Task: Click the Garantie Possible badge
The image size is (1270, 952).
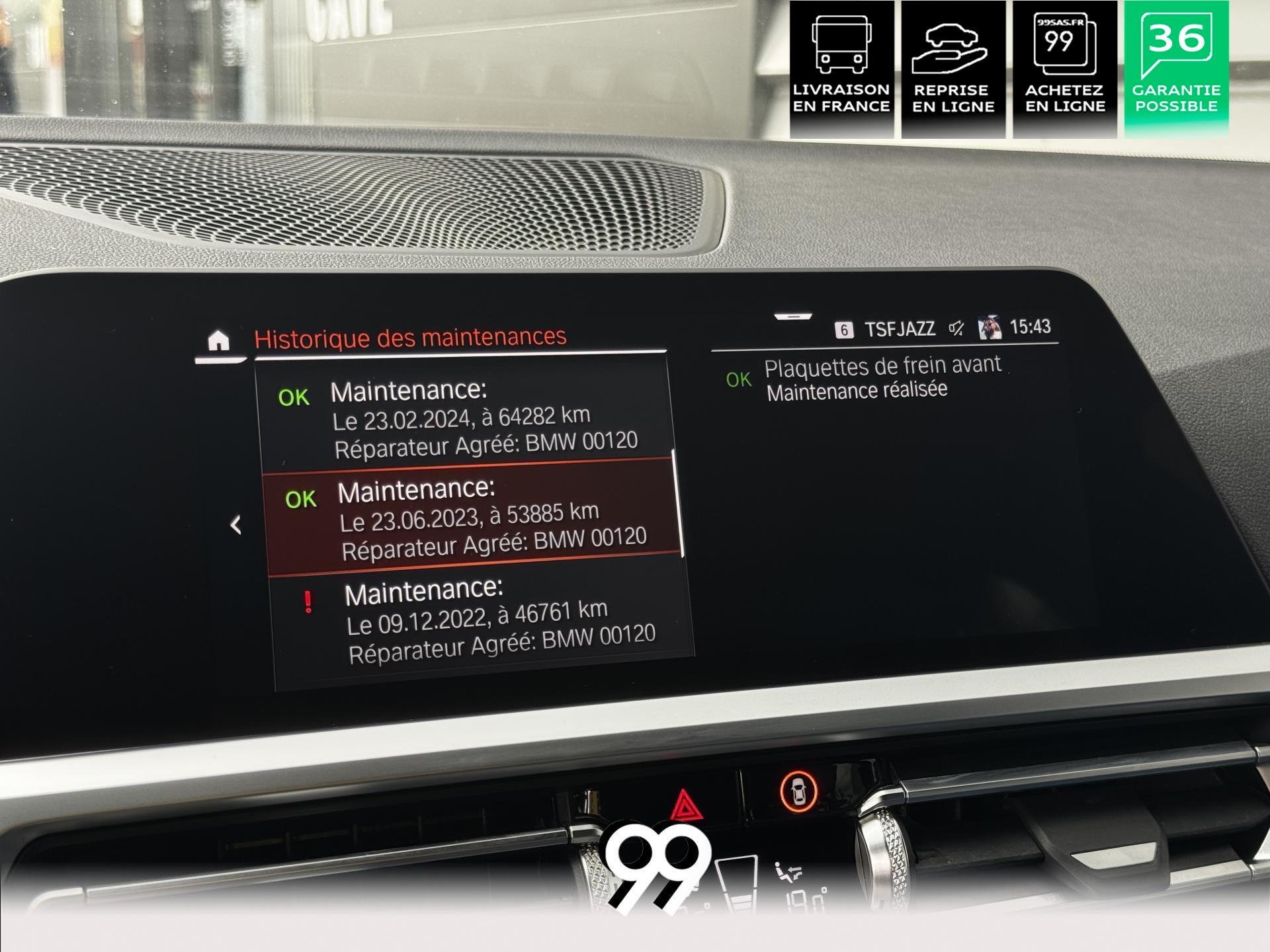Action: click(1176, 69)
